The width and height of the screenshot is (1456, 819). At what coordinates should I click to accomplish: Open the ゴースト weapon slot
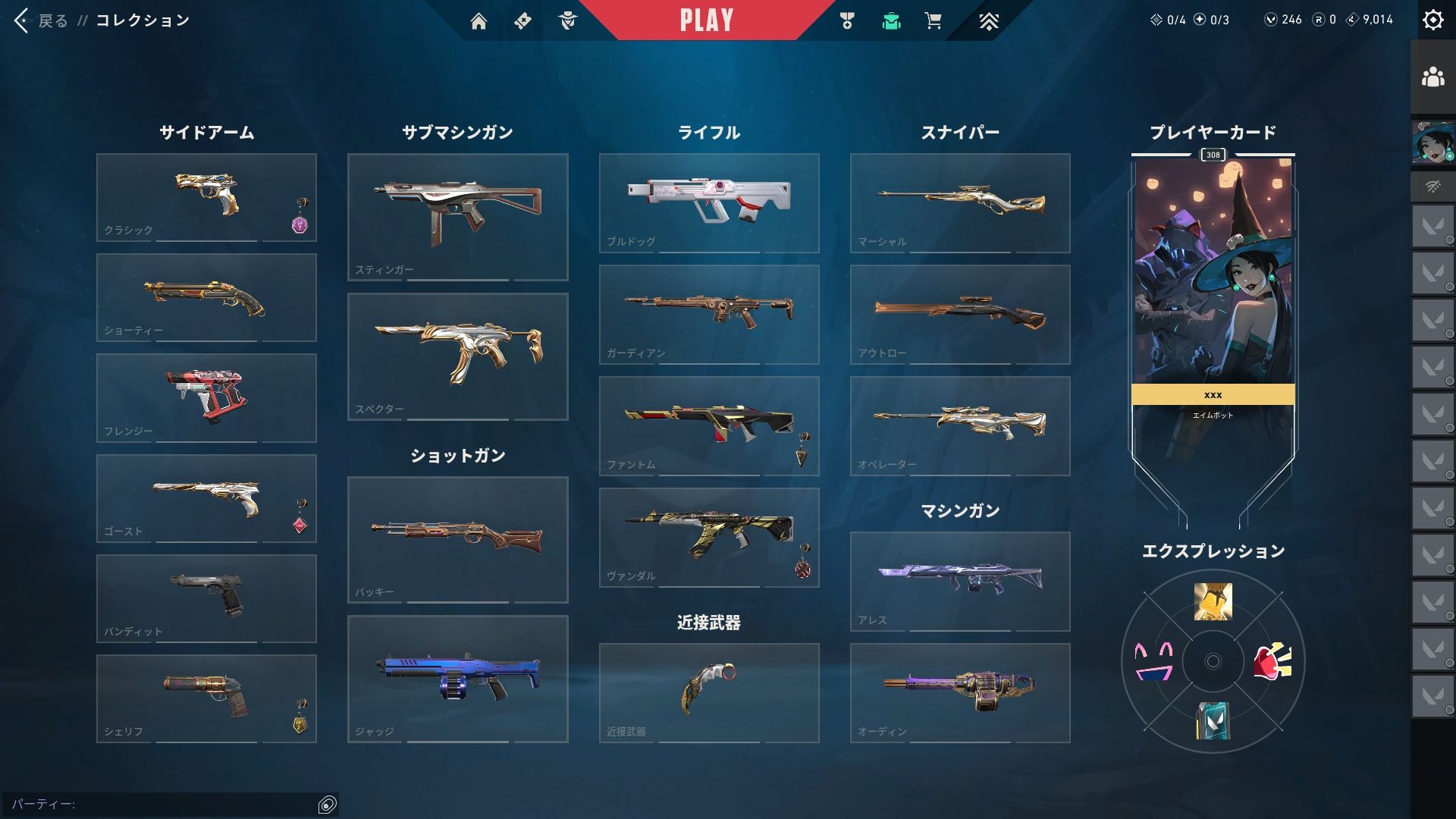pos(206,498)
